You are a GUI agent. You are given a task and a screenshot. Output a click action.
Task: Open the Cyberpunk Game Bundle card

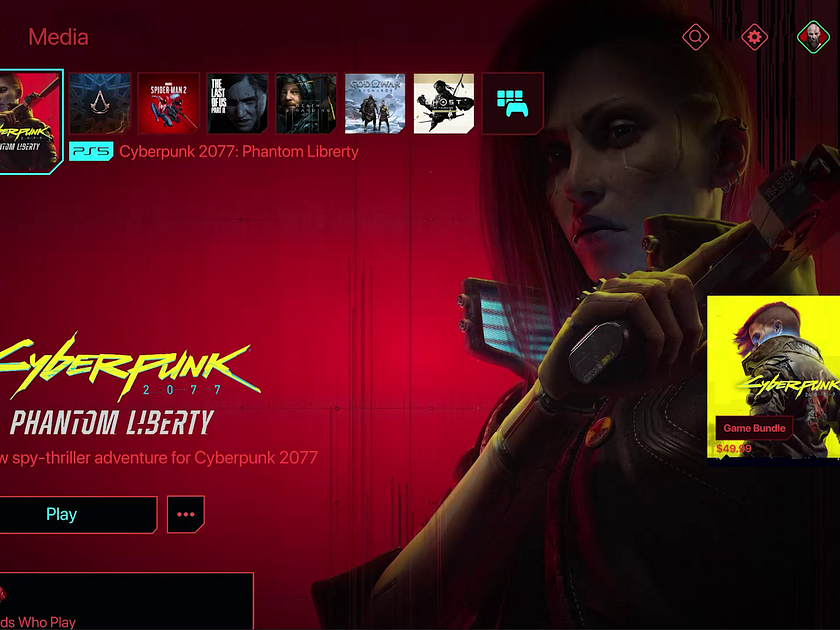(x=774, y=380)
